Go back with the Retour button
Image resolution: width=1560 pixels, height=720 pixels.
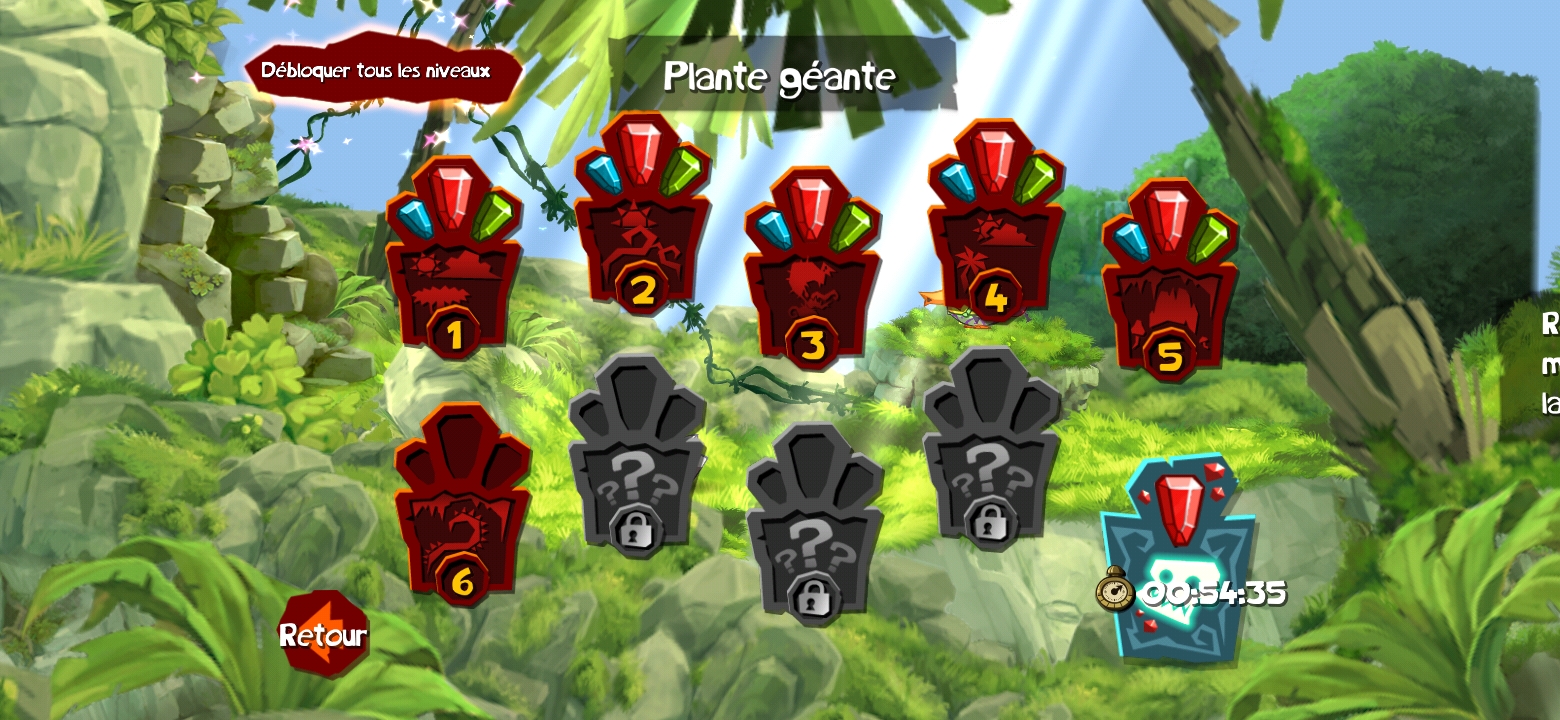[323, 634]
